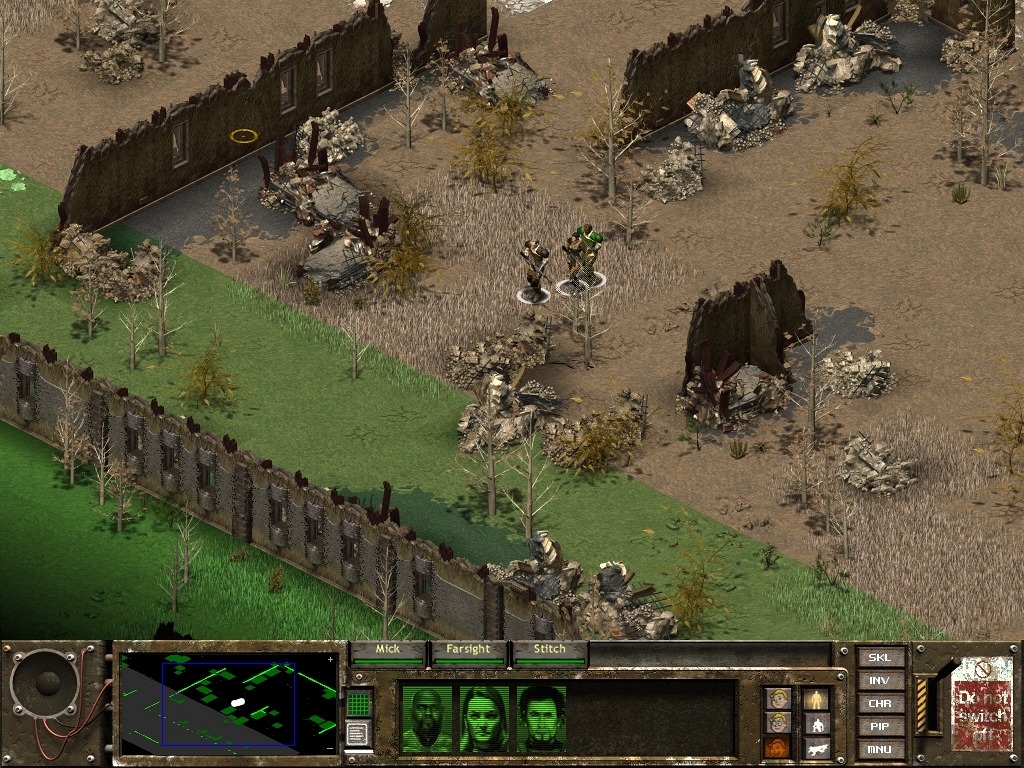
Task: Click the Farsight name tab
Action: (x=468, y=650)
